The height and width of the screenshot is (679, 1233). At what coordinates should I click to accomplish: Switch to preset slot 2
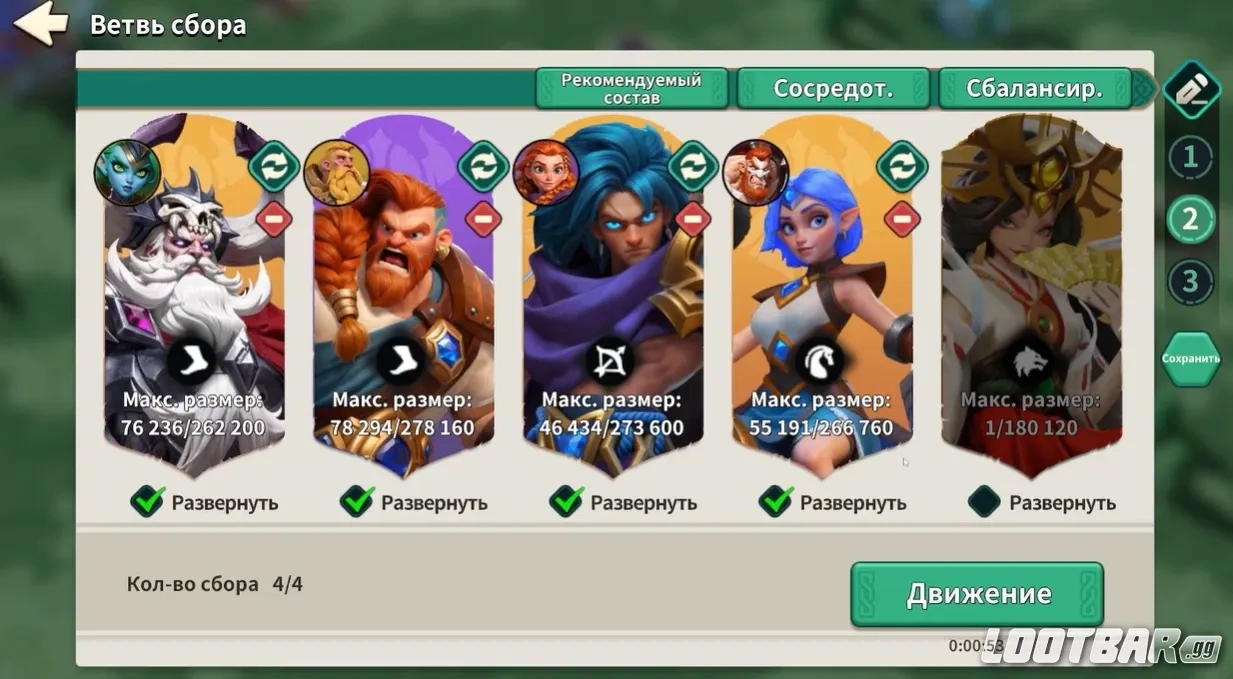(x=1189, y=220)
